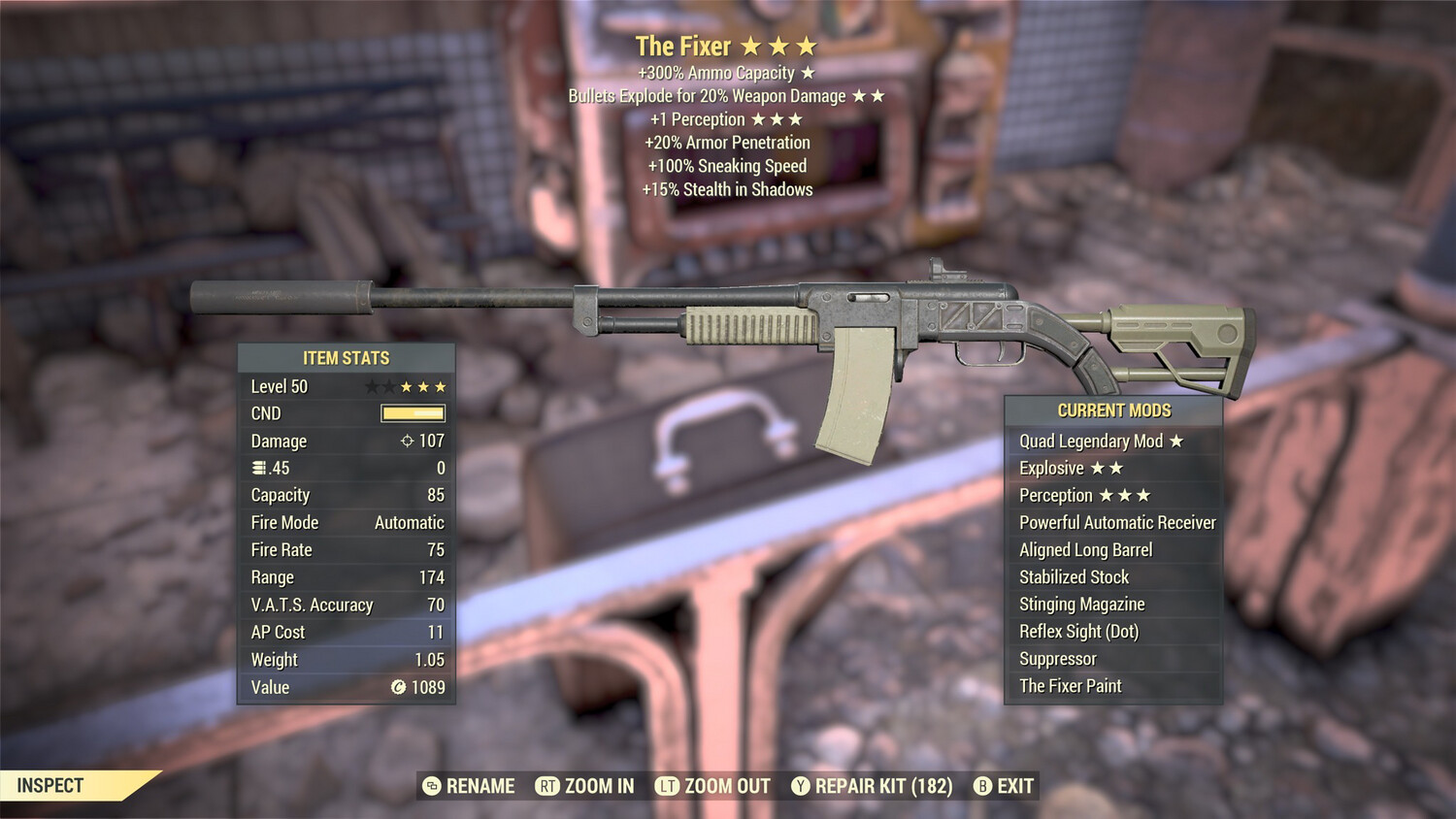The height and width of the screenshot is (819, 1456).
Task: Collapse the ITEM STATS panel header
Action: 347,357
